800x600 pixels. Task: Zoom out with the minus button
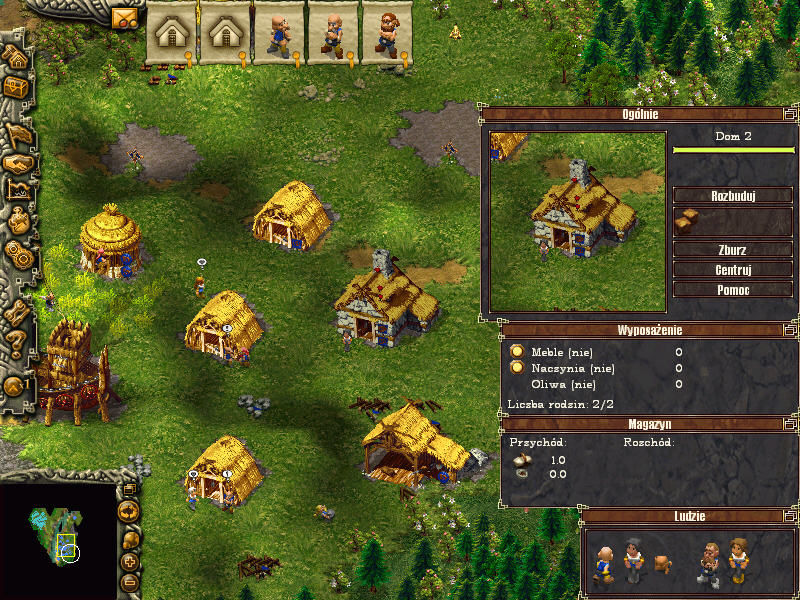(x=129, y=582)
